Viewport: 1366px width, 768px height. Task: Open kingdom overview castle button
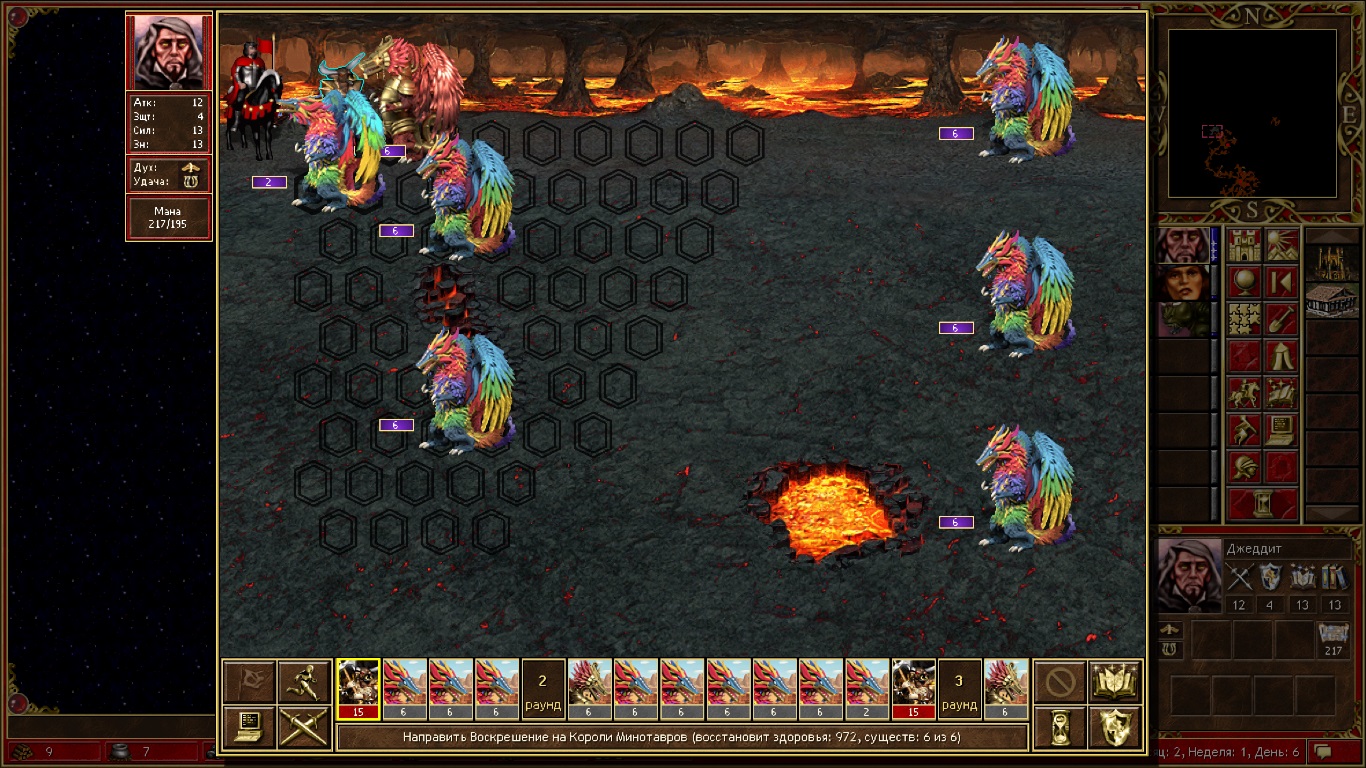[1245, 245]
